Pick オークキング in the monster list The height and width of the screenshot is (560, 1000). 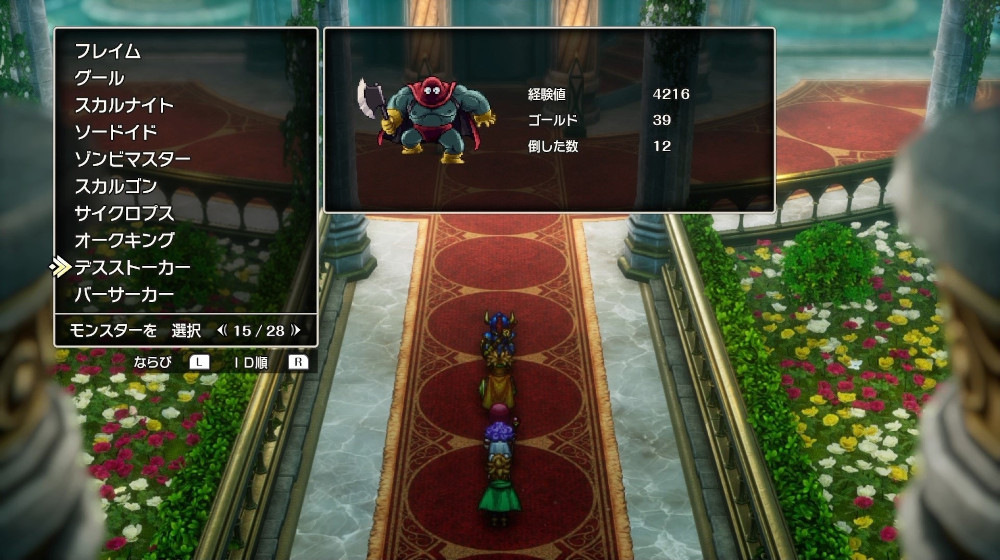pos(124,240)
